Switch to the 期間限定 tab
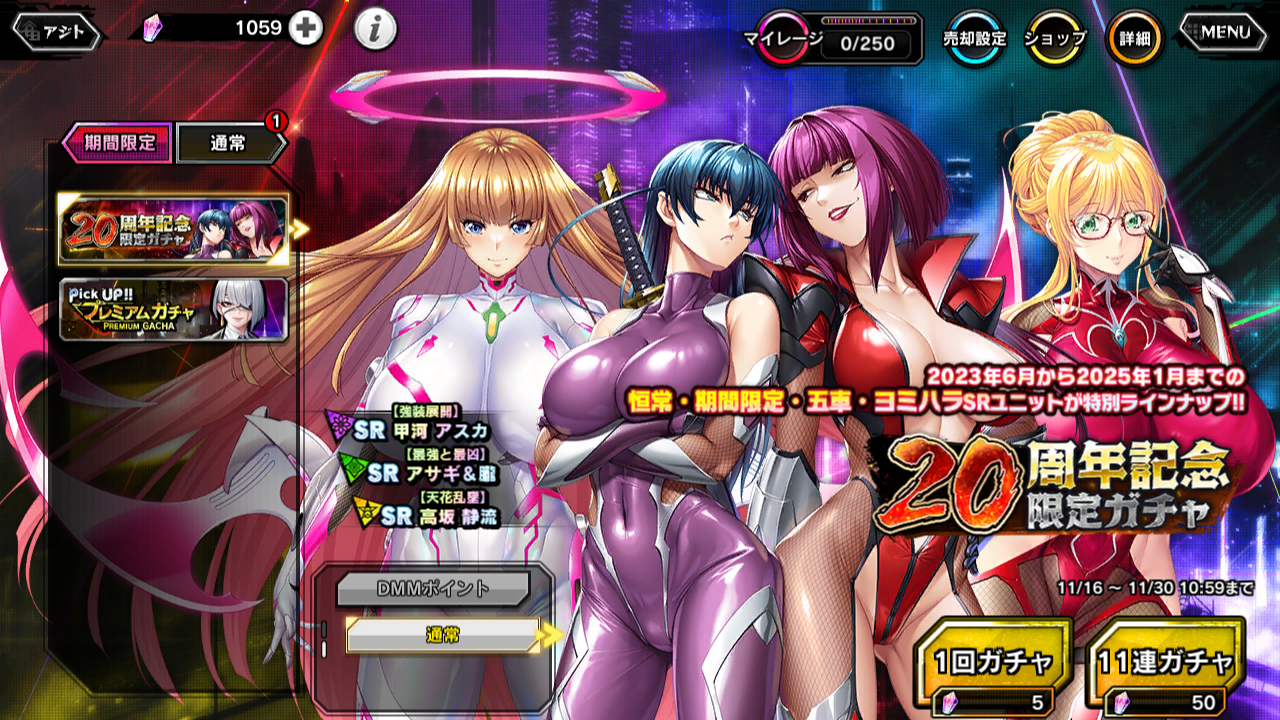Viewport: 1280px width, 720px height. [118, 143]
